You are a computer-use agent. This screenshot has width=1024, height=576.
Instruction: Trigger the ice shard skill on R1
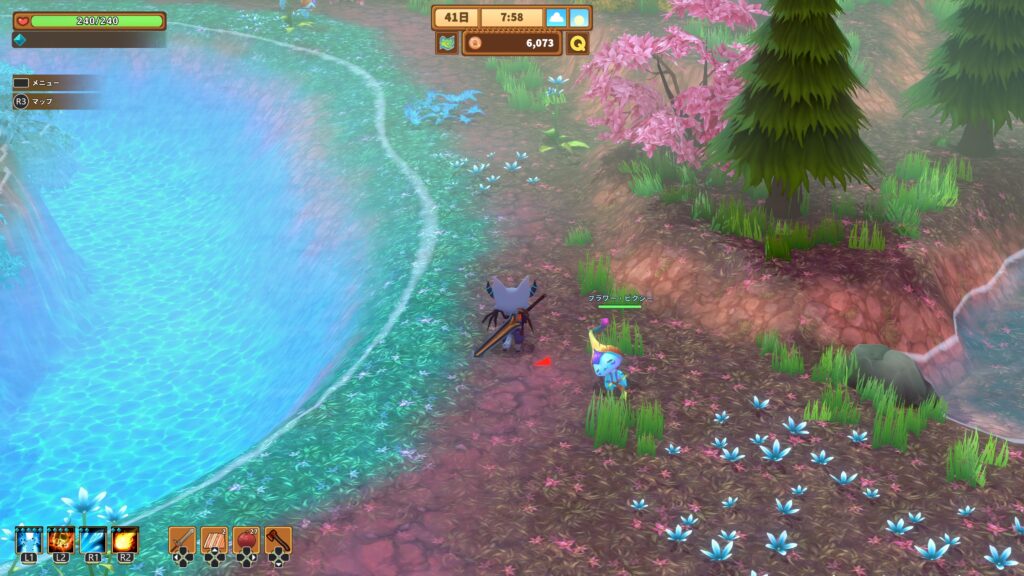point(93,541)
